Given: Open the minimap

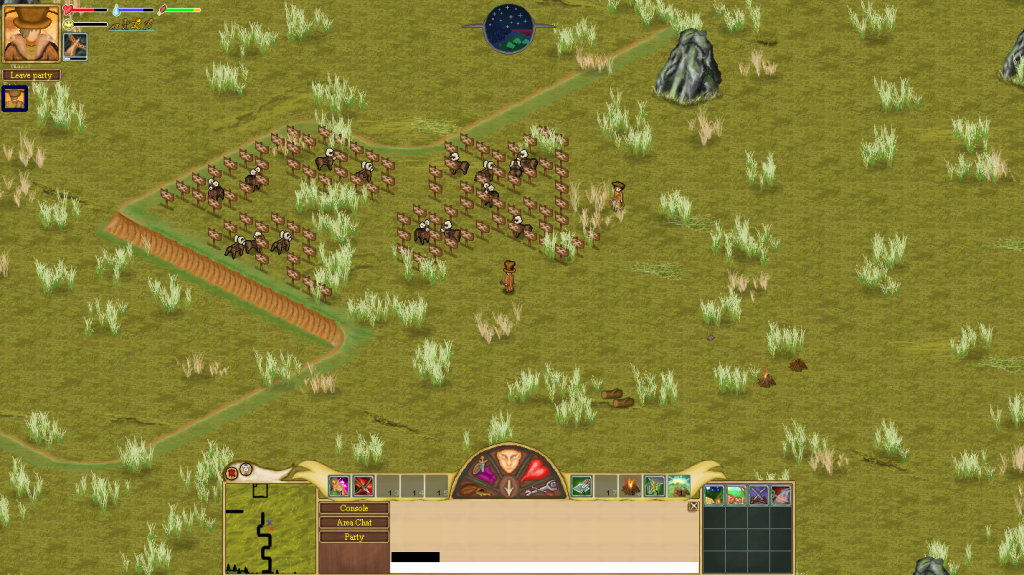Looking at the screenshot, I should (x=270, y=528).
